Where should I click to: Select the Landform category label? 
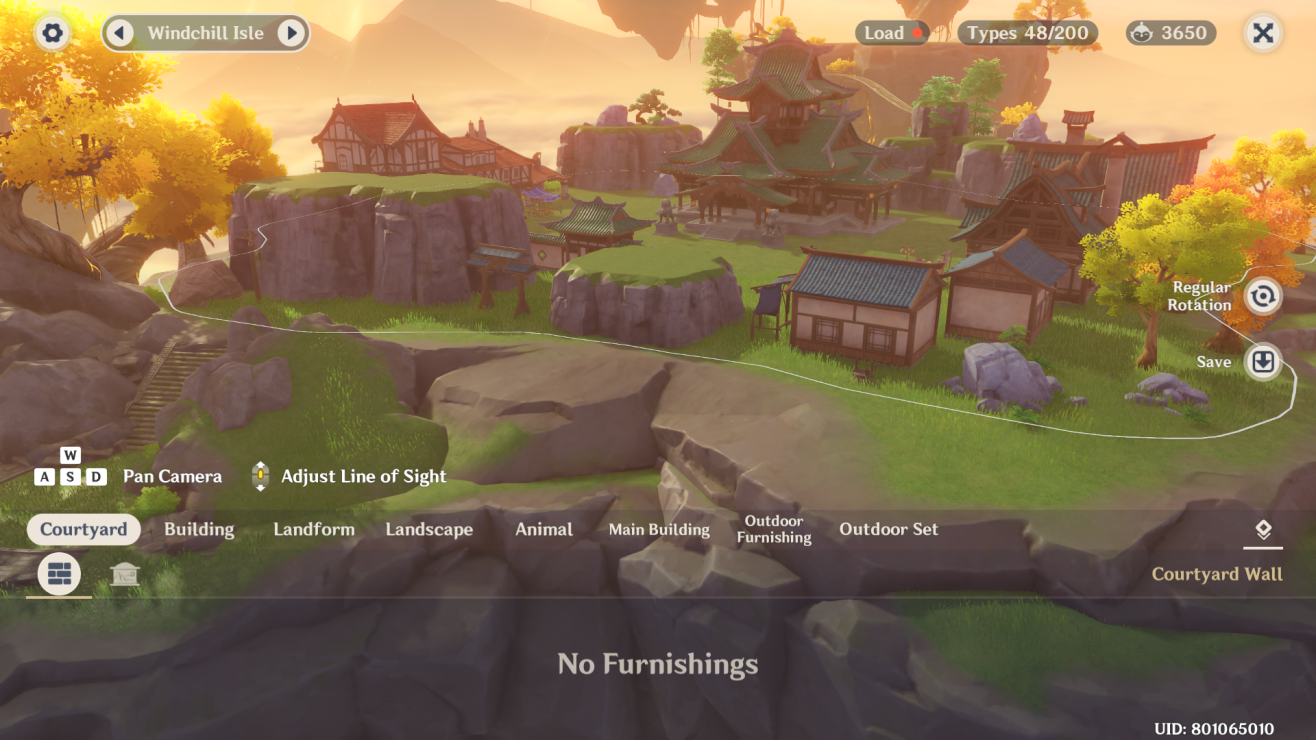click(x=314, y=529)
